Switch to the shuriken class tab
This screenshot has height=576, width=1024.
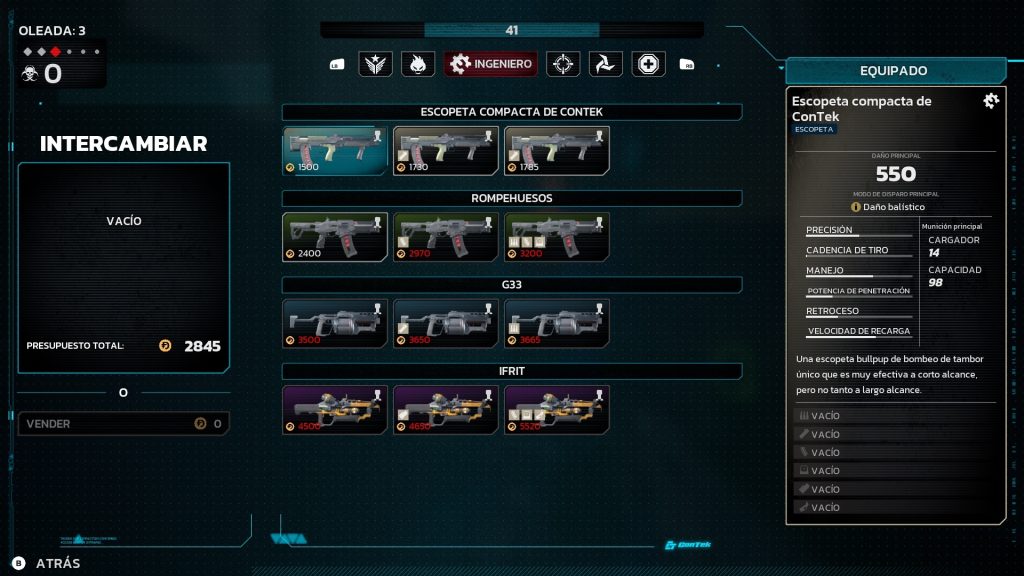606,64
